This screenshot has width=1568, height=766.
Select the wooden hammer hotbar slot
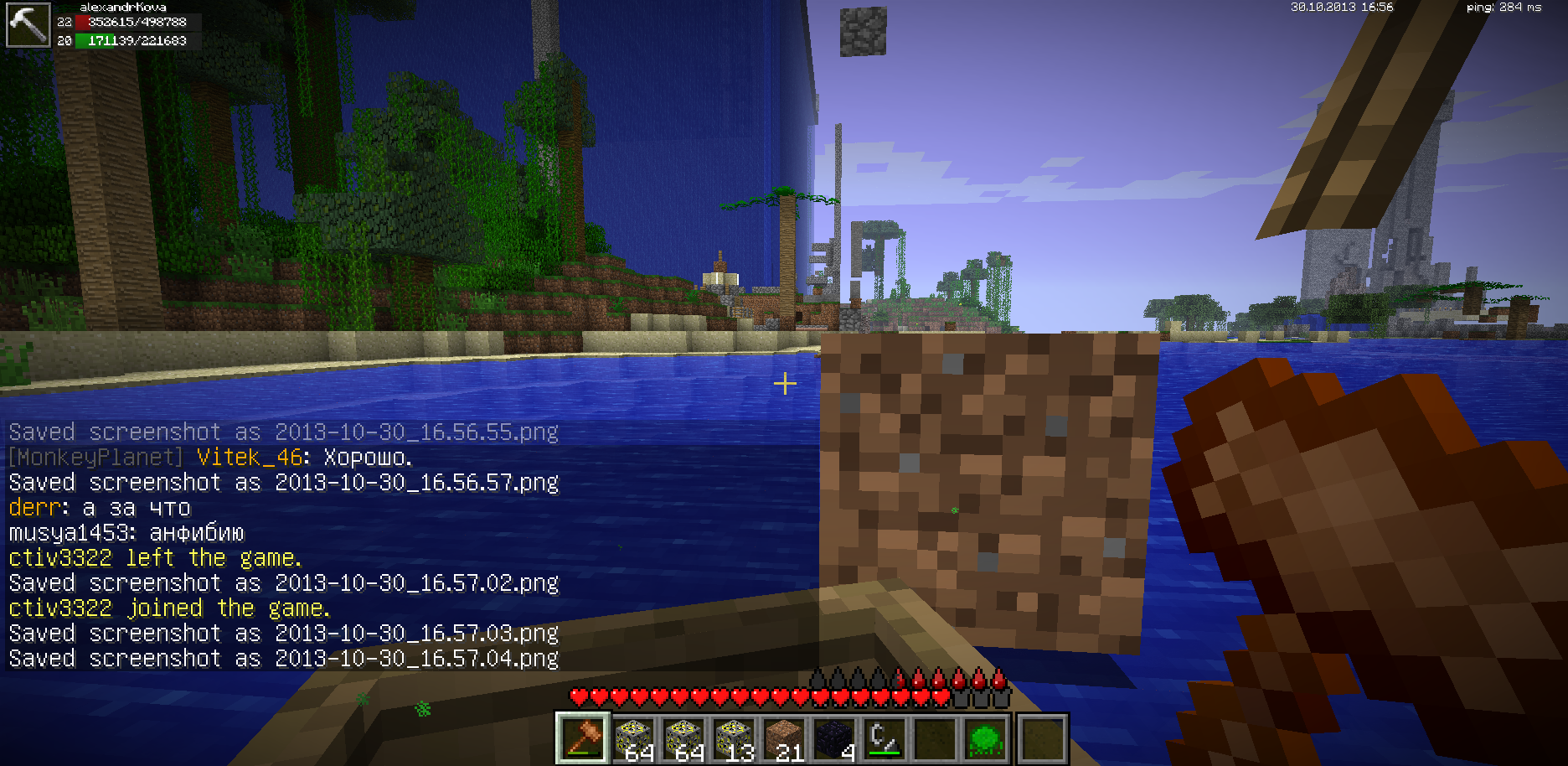583,738
